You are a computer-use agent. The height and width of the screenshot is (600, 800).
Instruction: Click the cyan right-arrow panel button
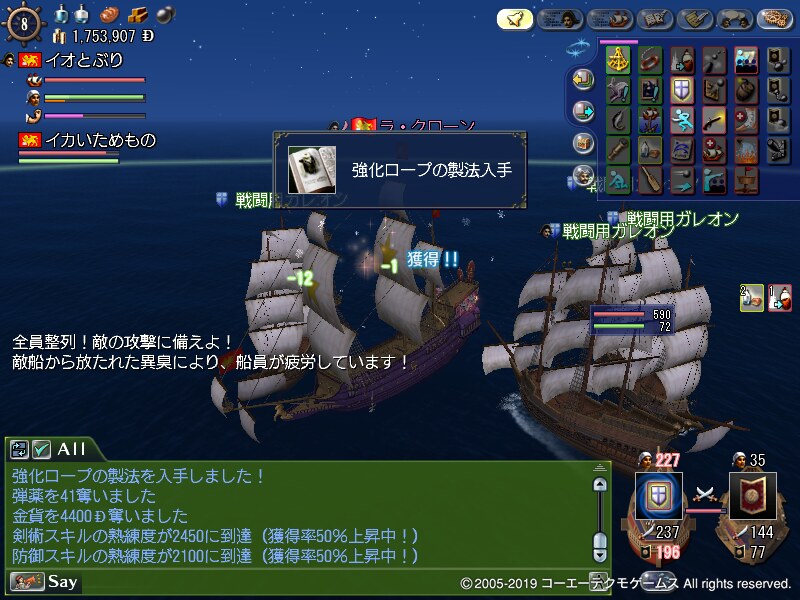[x=583, y=111]
